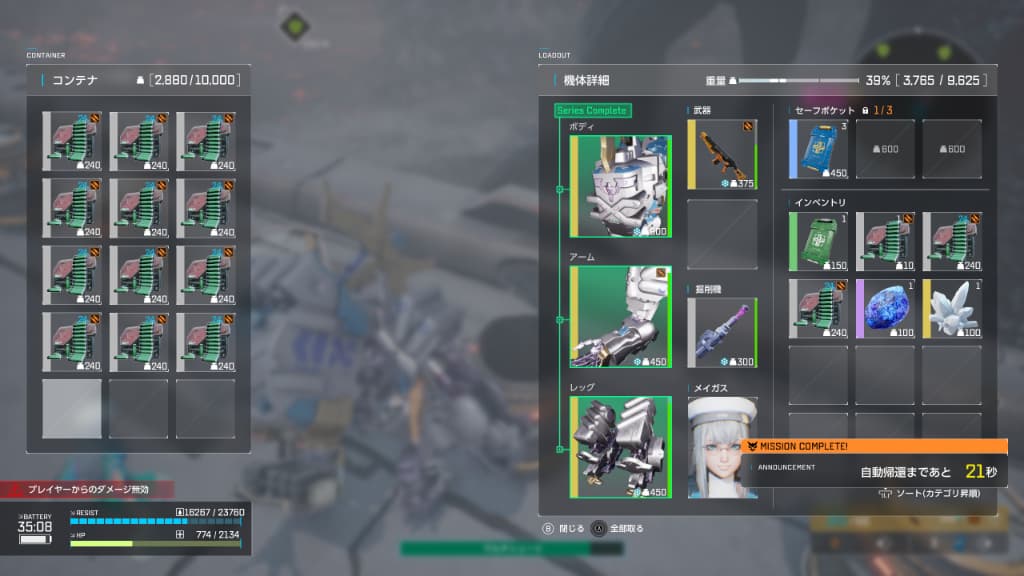Select the green card in the inventory
This screenshot has width=1024, height=576.
tap(818, 242)
